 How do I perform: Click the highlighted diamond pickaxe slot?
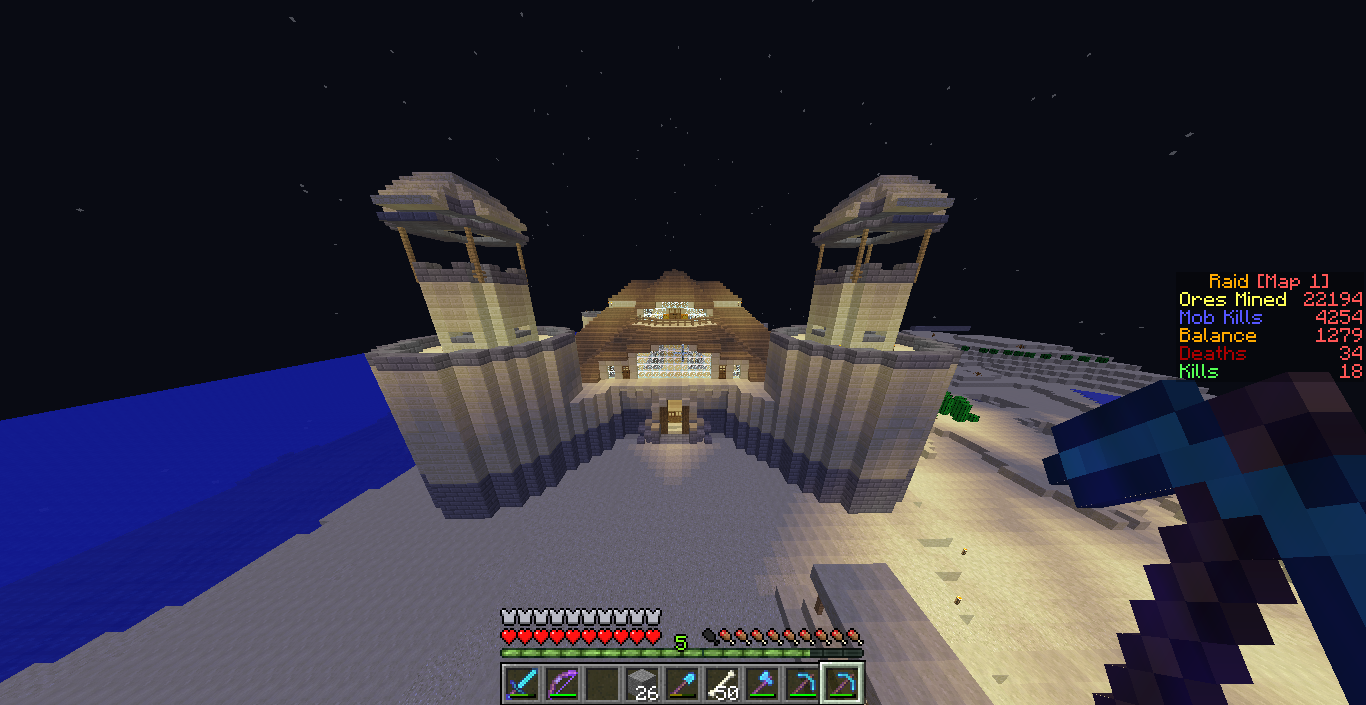coord(842,684)
